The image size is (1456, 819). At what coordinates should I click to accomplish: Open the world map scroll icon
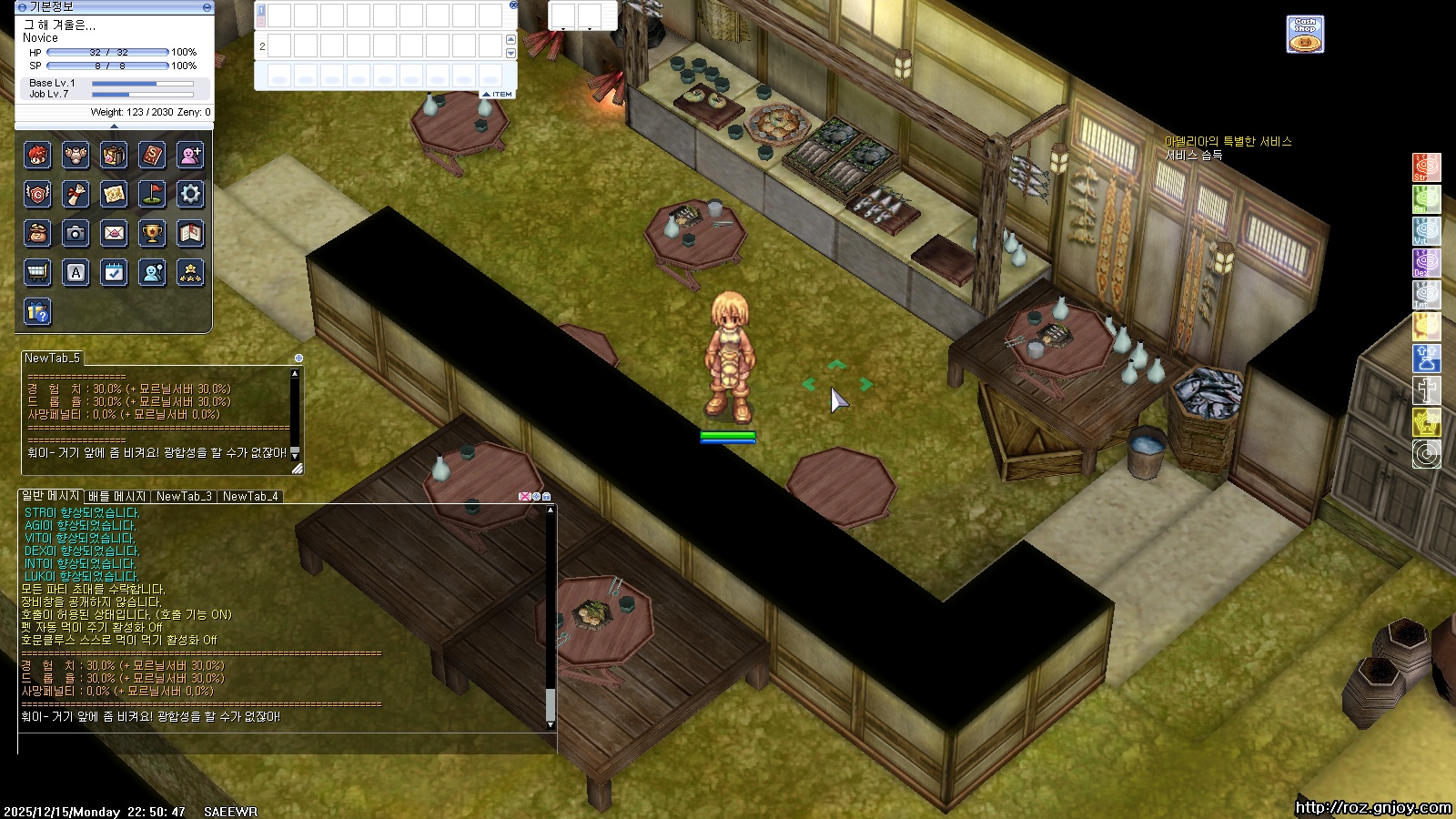(x=114, y=194)
